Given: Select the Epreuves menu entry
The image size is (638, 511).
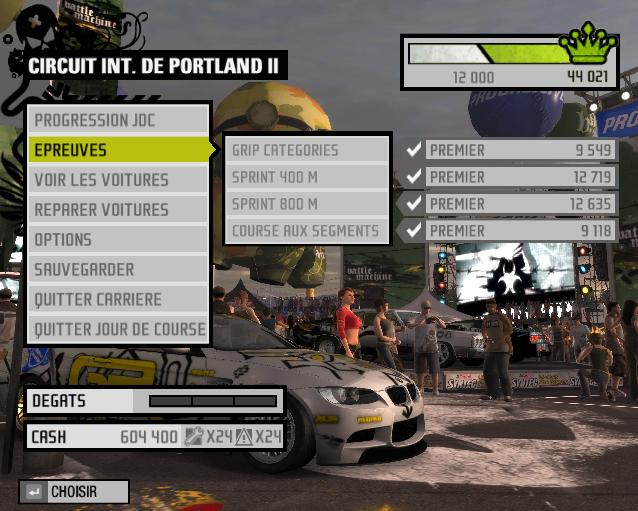Looking at the screenshot, I should 118,150.
